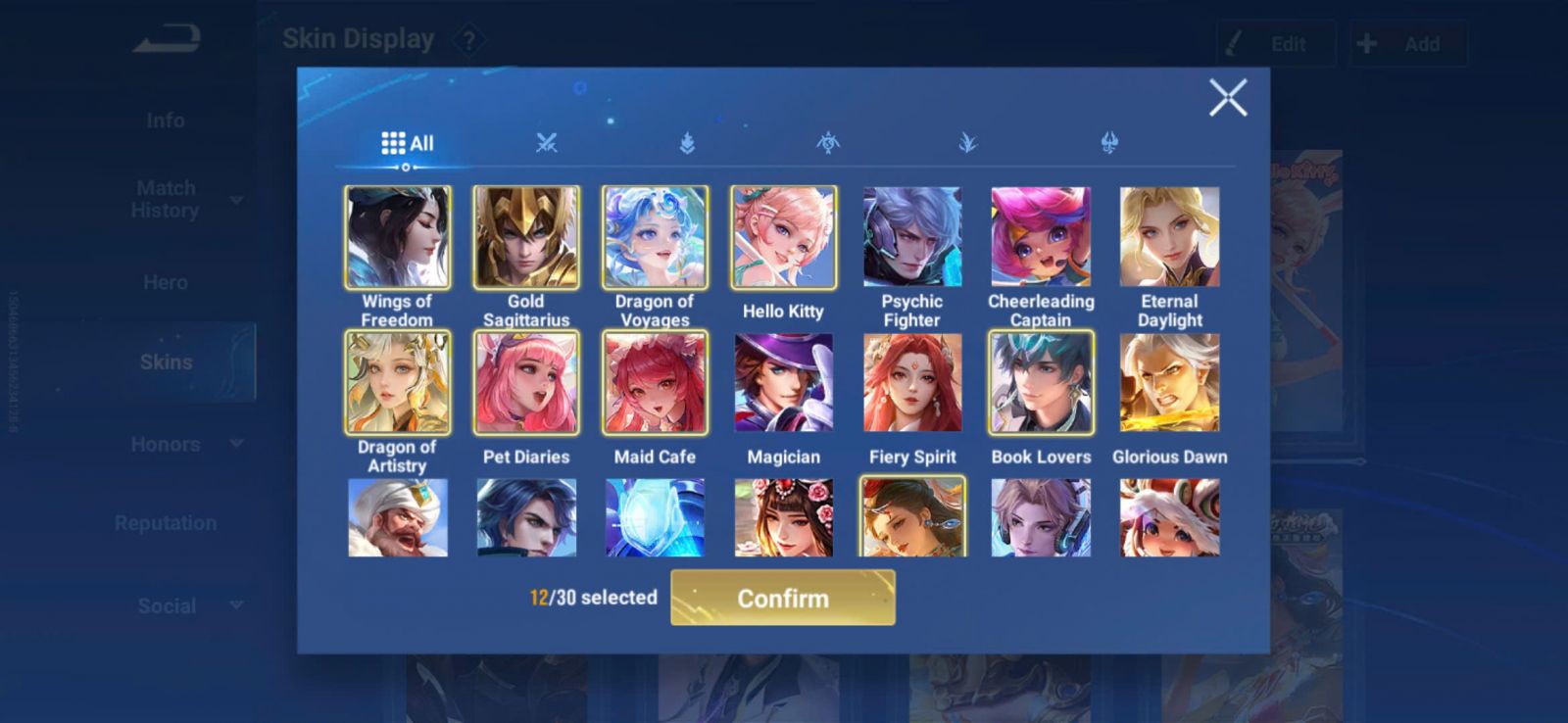
Task: Click the Pet Diaries skin portrait
Action: [526, 382]
